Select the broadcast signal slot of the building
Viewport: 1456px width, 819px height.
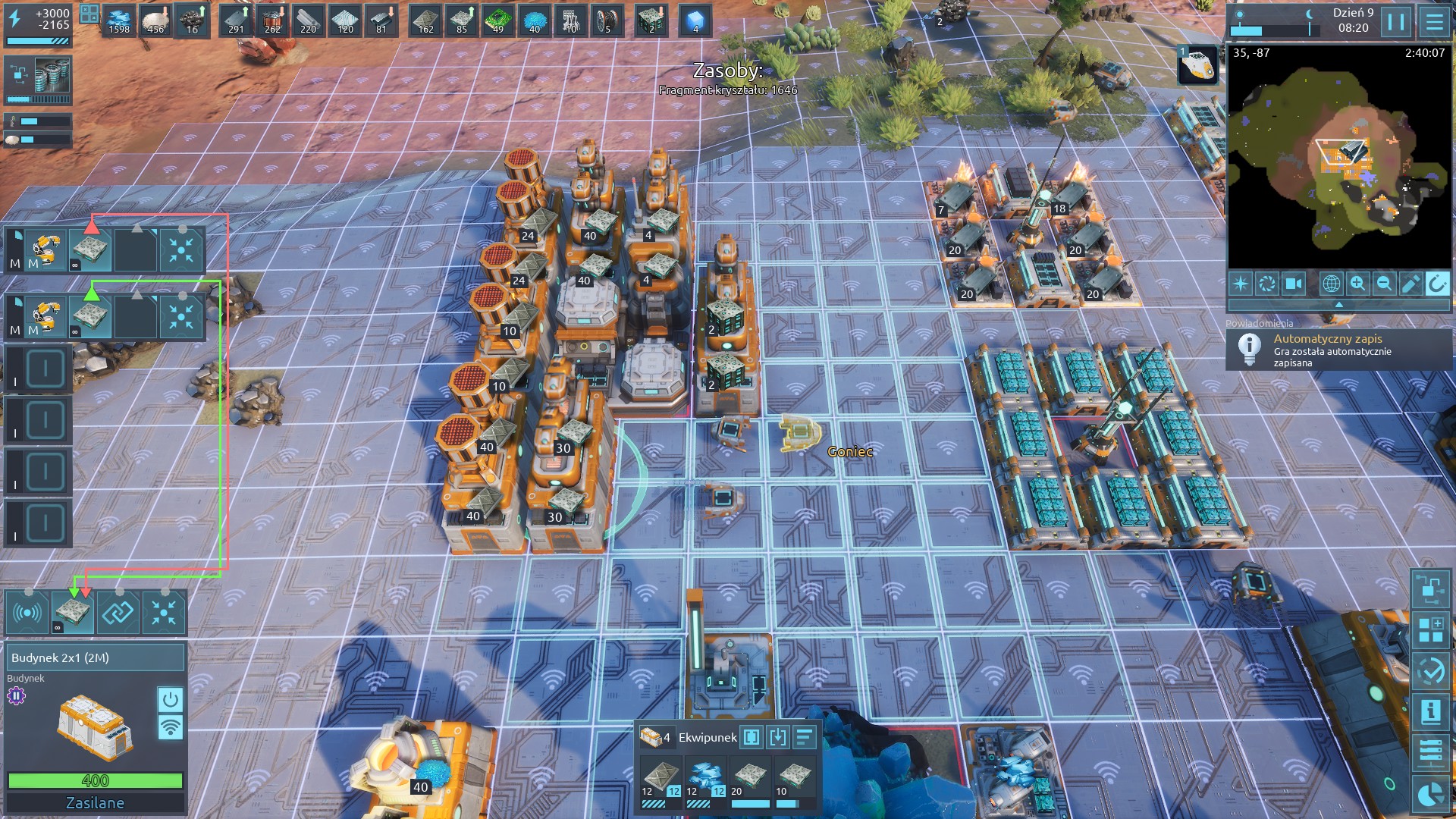(x=28, y=613)
